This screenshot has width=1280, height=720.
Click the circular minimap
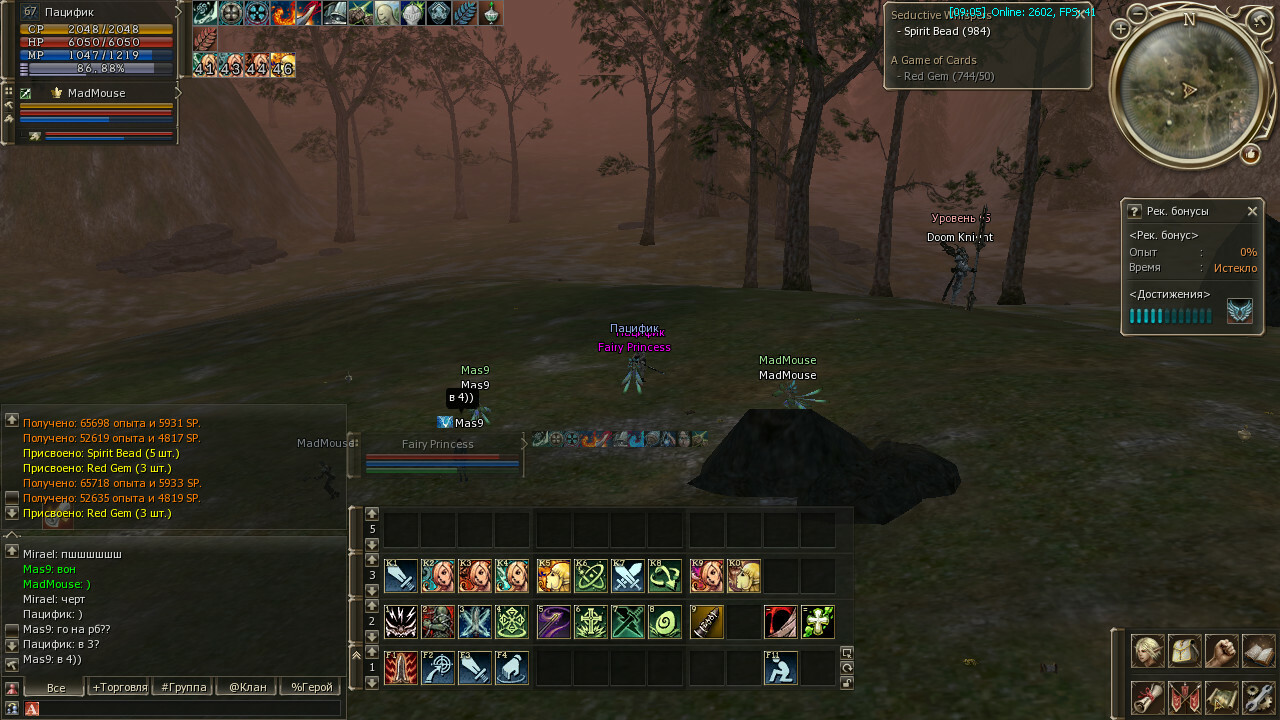pyautogui.click(x=1188, y=89)
